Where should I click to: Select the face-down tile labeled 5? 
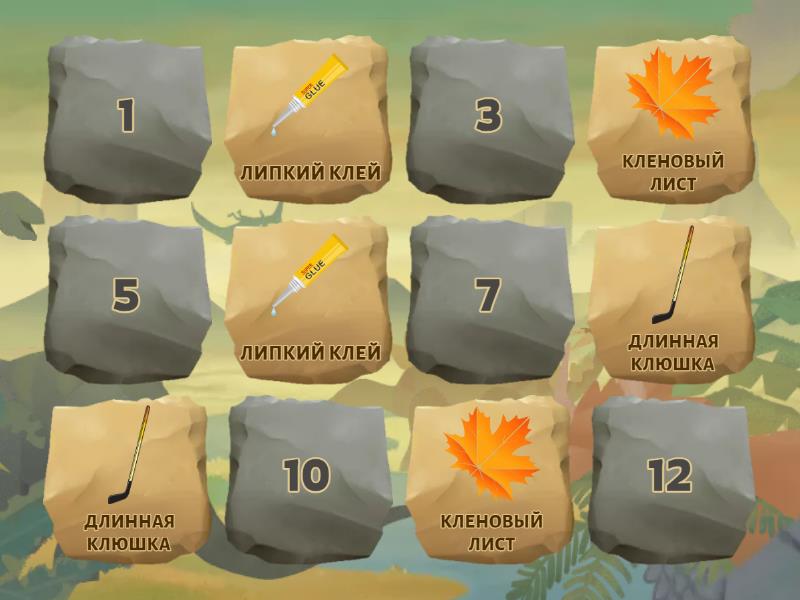[x=127, y=297]
